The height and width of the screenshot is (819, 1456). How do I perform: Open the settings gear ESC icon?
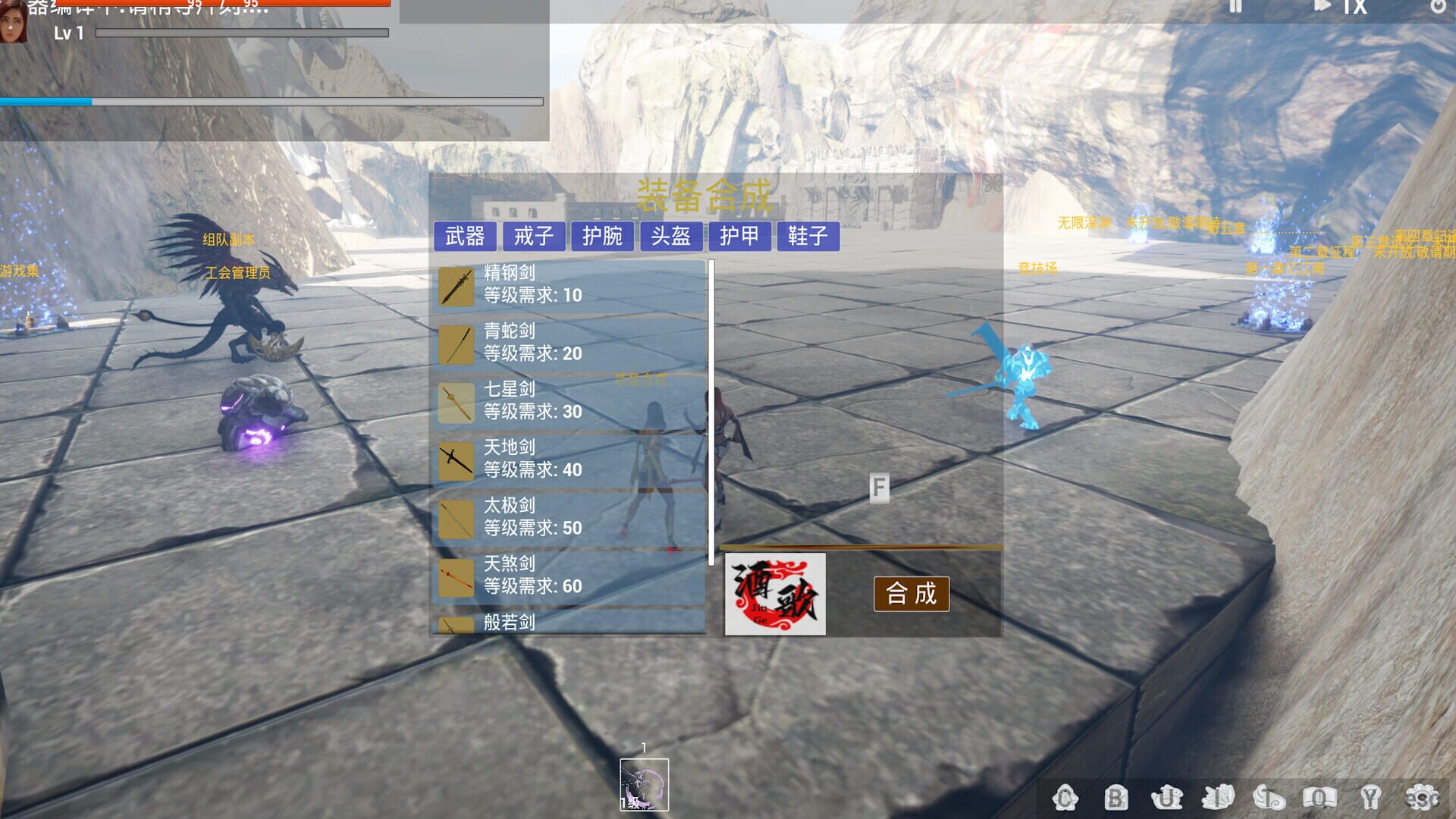point(1422,796)
